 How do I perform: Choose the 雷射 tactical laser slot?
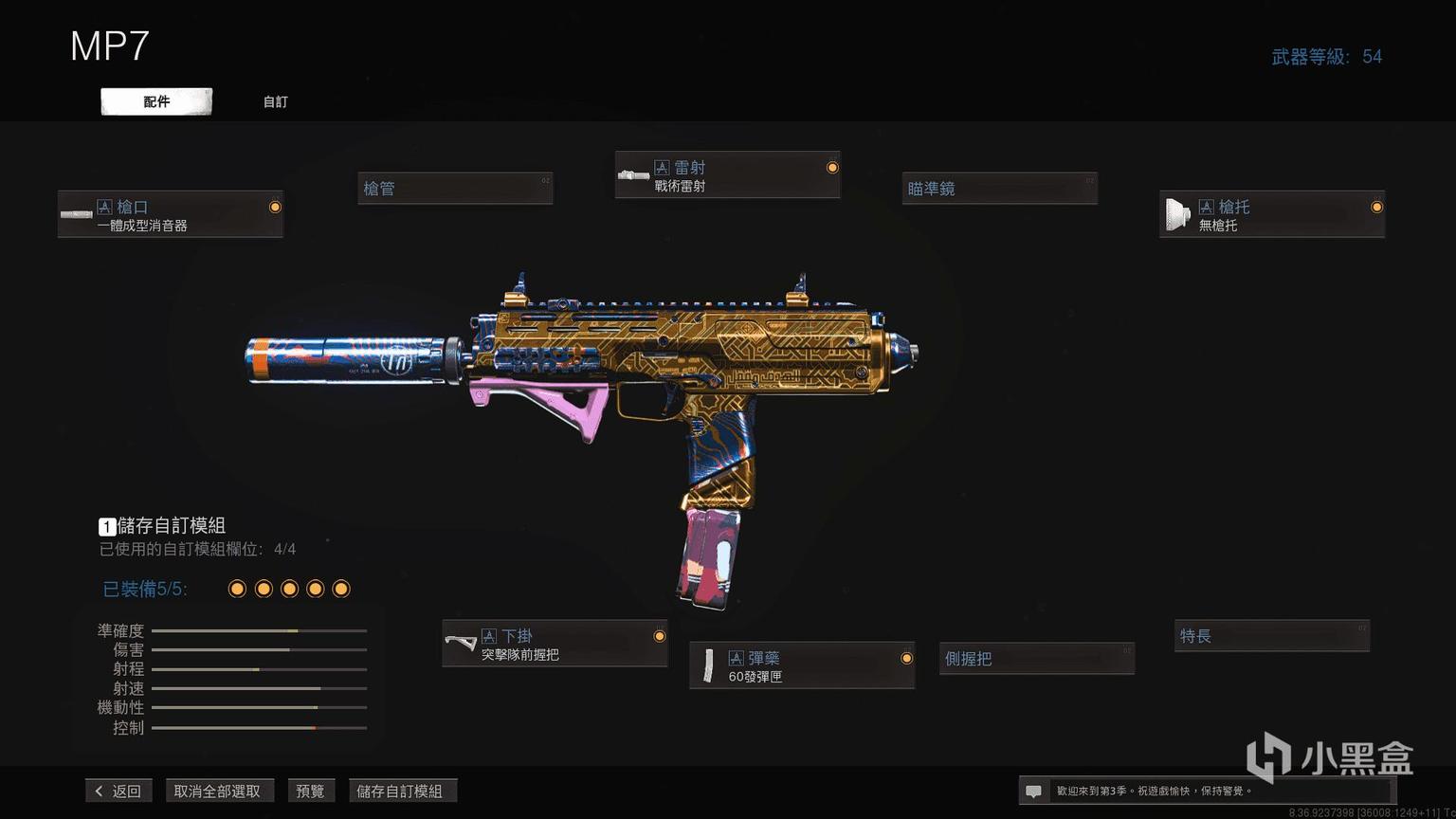click(727, 175)
